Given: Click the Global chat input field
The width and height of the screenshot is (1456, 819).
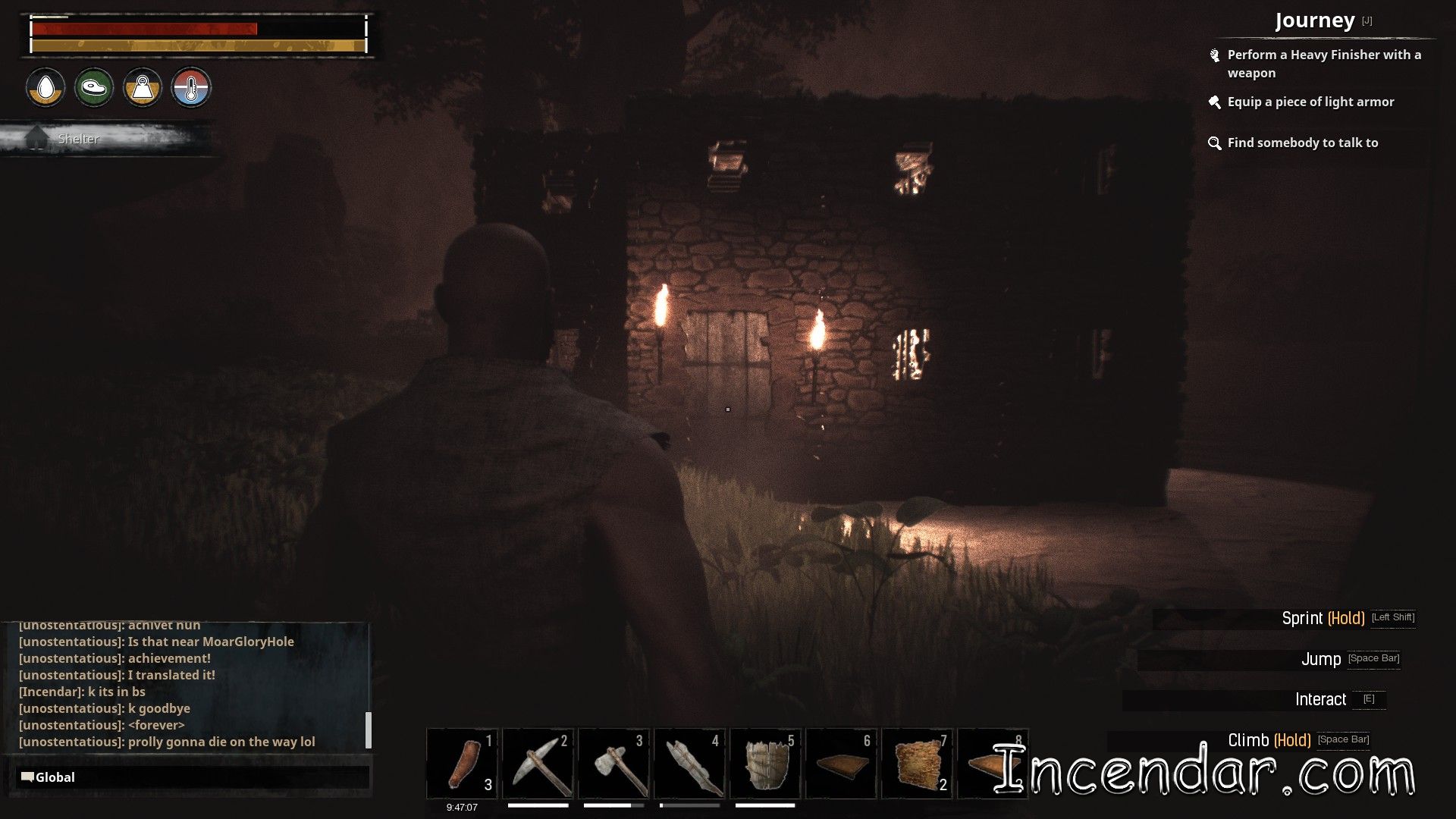Looking at the screenshot, I should point(193,777).
